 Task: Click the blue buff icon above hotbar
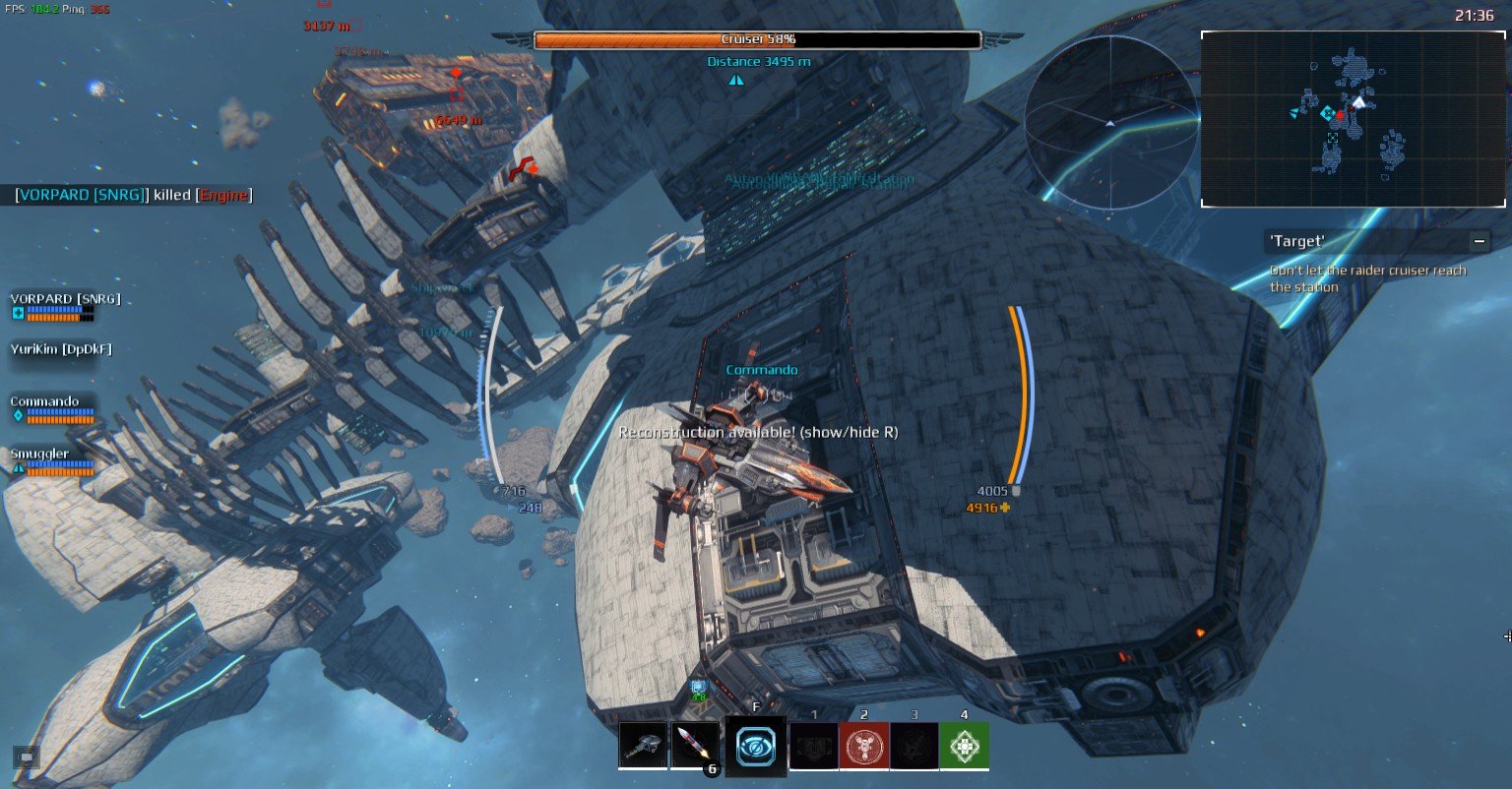698,687
